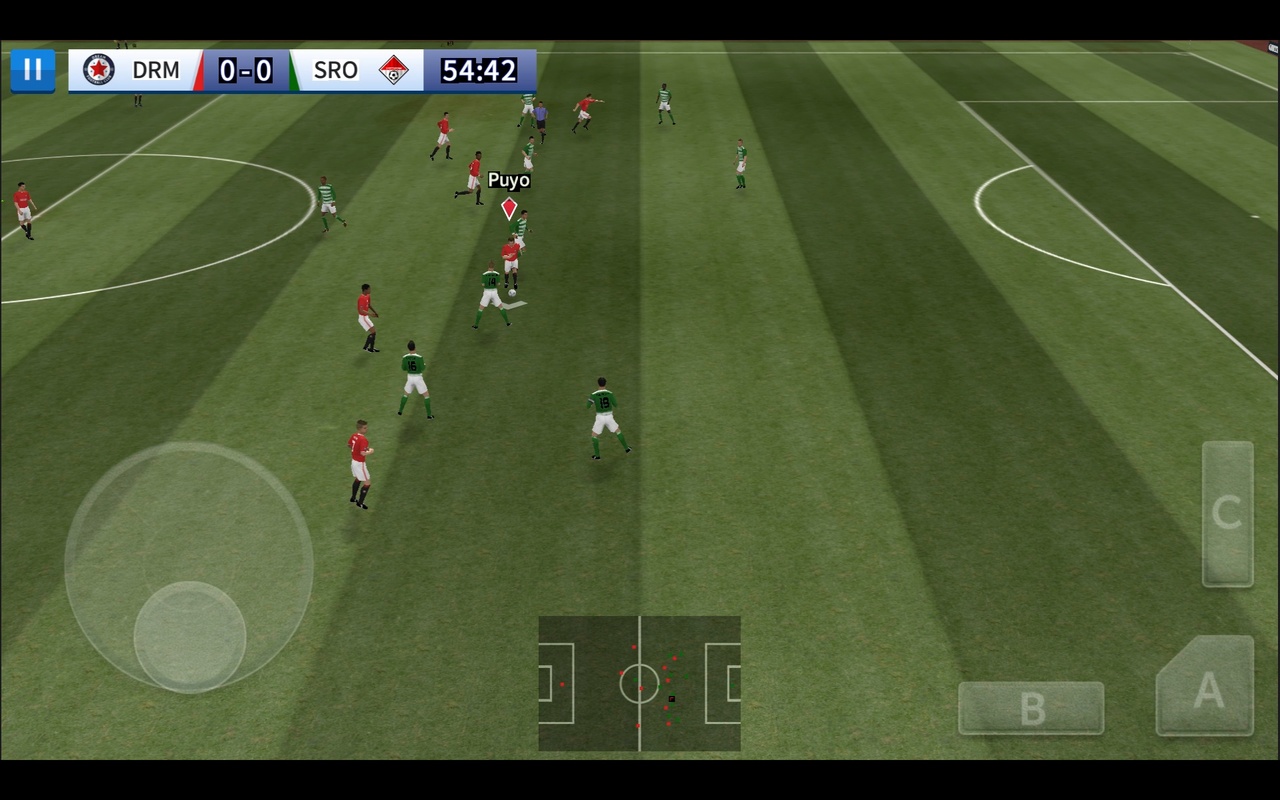Touch the virtual joystick thumb pad
This screenshot has height=800, width=1280.
point(190,636)
